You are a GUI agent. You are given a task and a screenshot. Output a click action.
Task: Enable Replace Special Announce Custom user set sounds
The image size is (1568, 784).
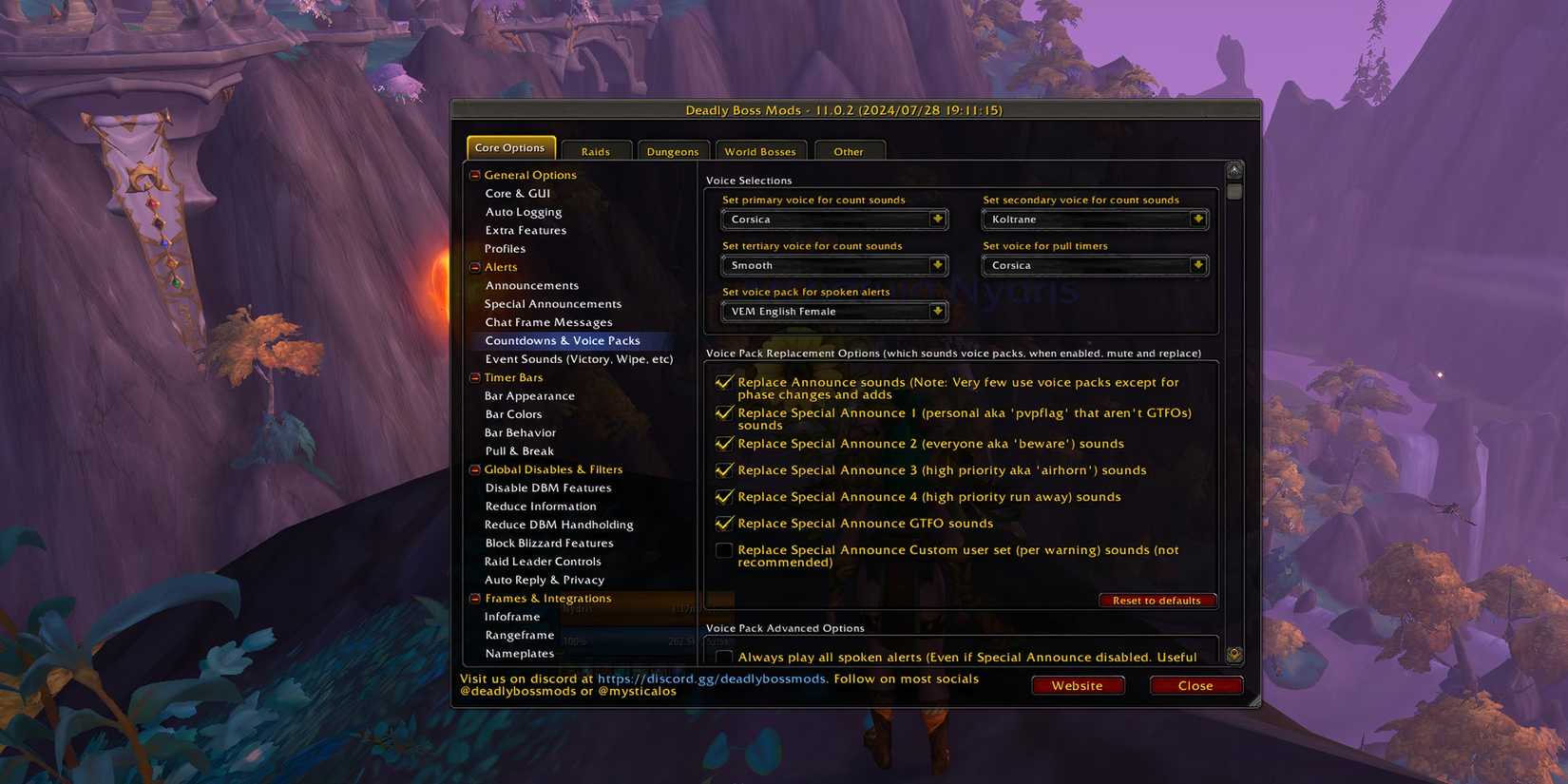(x=724, y=549)
